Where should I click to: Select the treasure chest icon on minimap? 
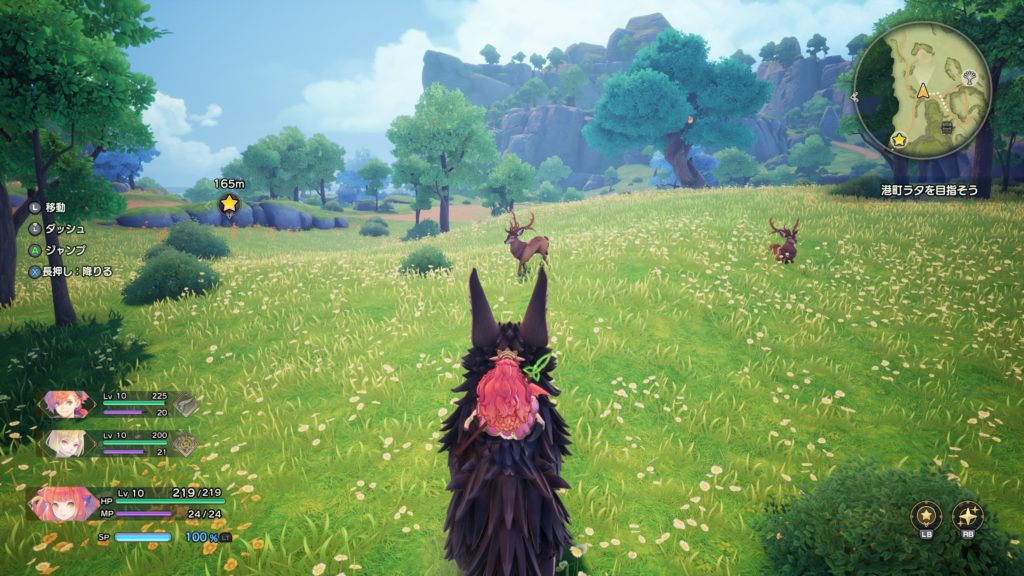pyautogui.click(x=946, y=129)
